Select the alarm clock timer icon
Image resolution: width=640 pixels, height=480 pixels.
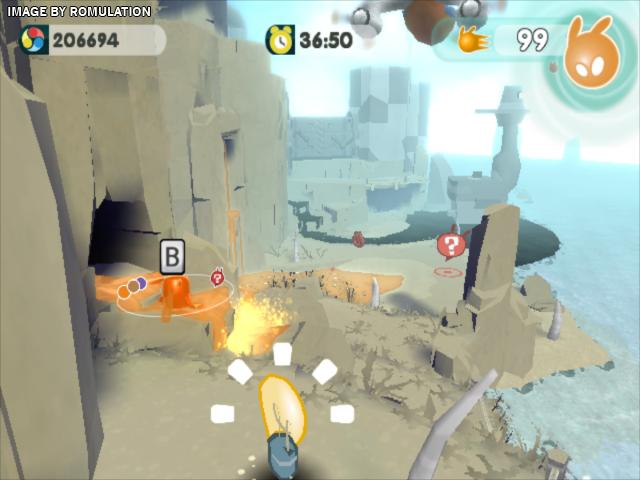click(x=280, y=40)
